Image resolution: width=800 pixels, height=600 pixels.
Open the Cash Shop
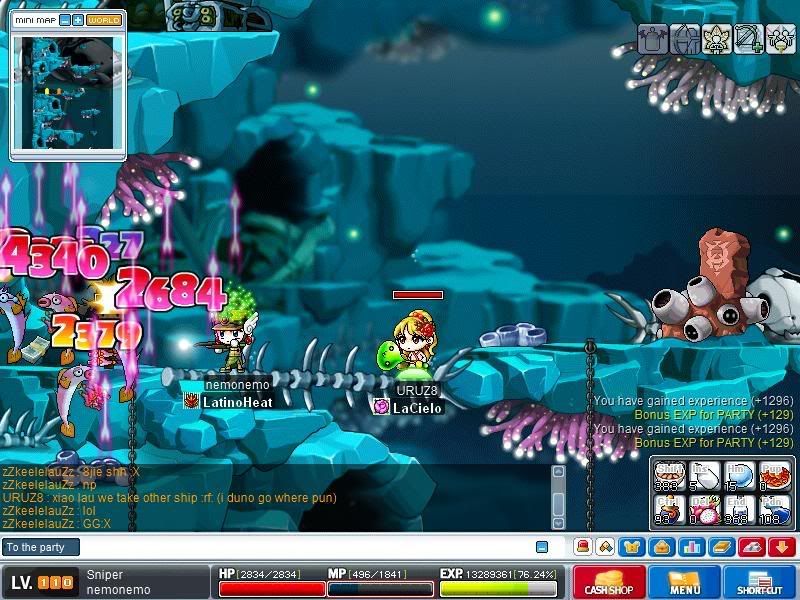click(x=608, y=582)
